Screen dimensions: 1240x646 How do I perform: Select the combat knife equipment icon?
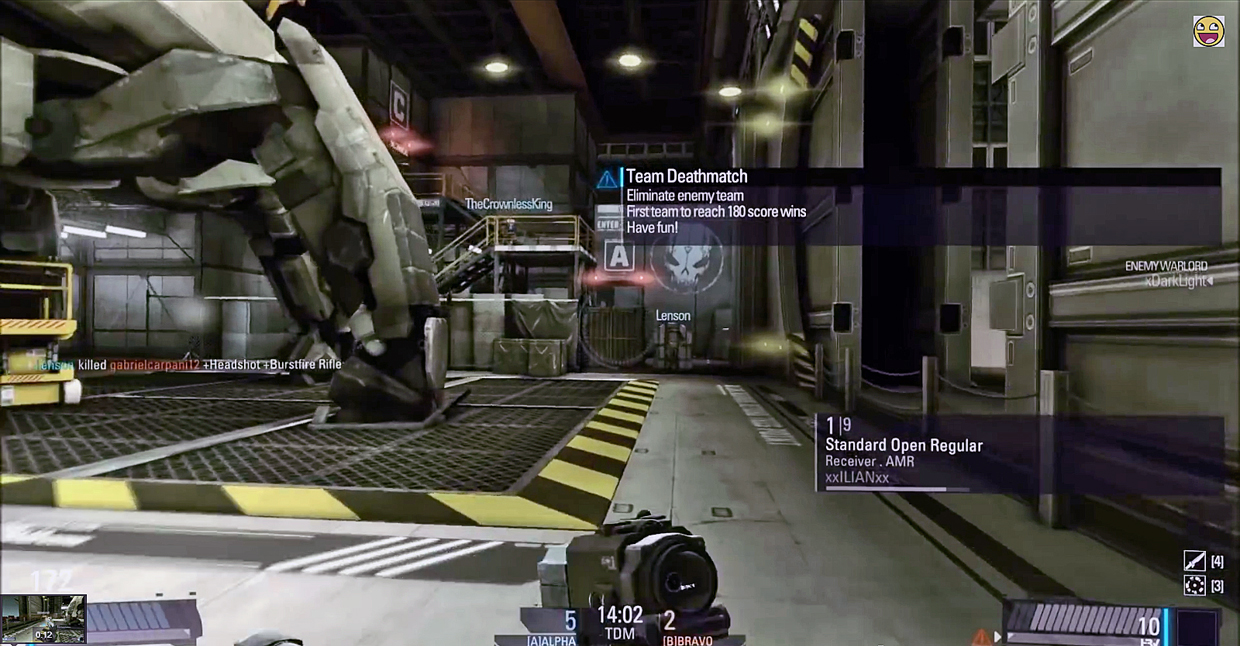tap(1194, 561)
